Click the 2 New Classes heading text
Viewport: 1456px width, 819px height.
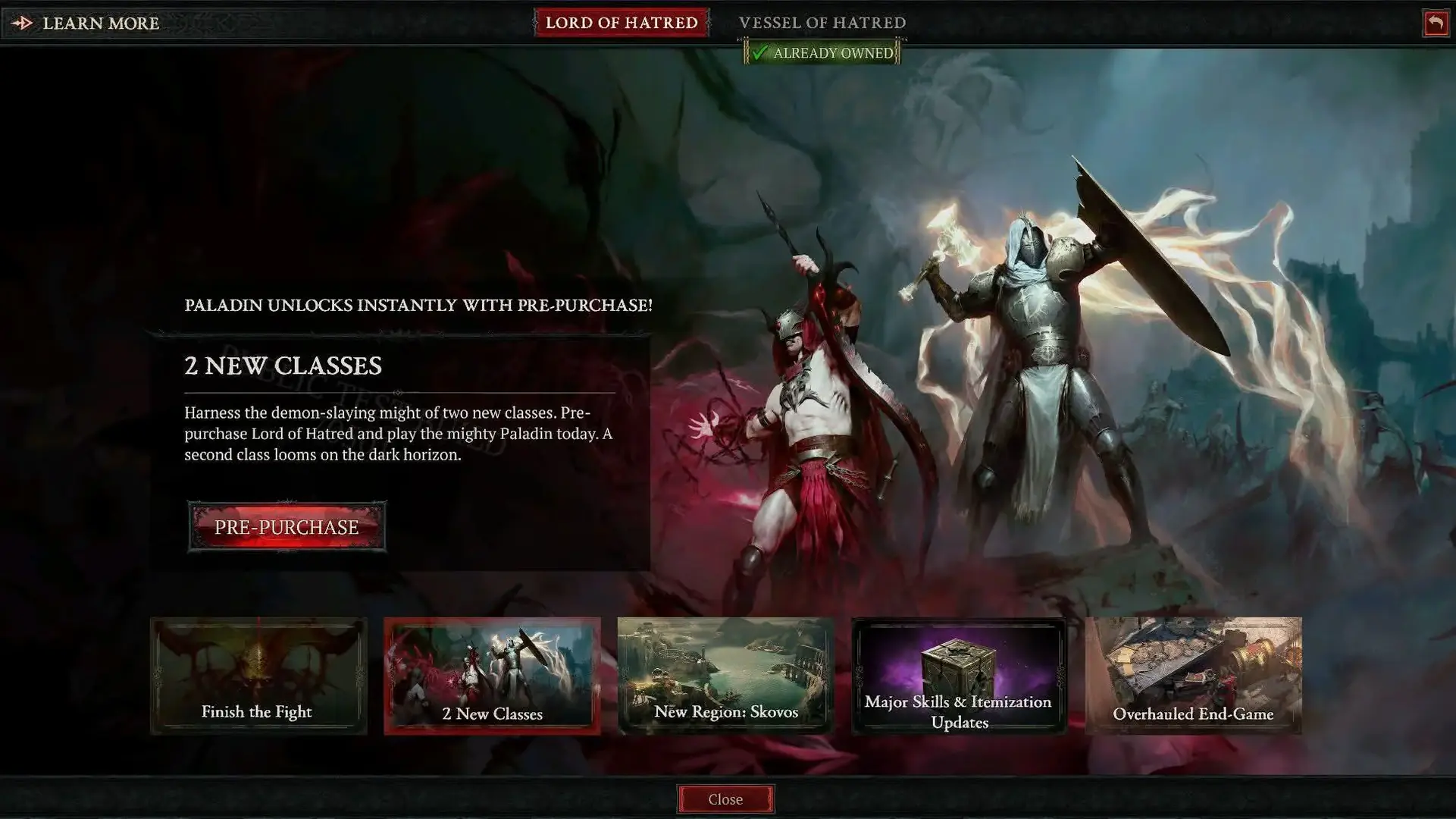(x=284, y=366)
